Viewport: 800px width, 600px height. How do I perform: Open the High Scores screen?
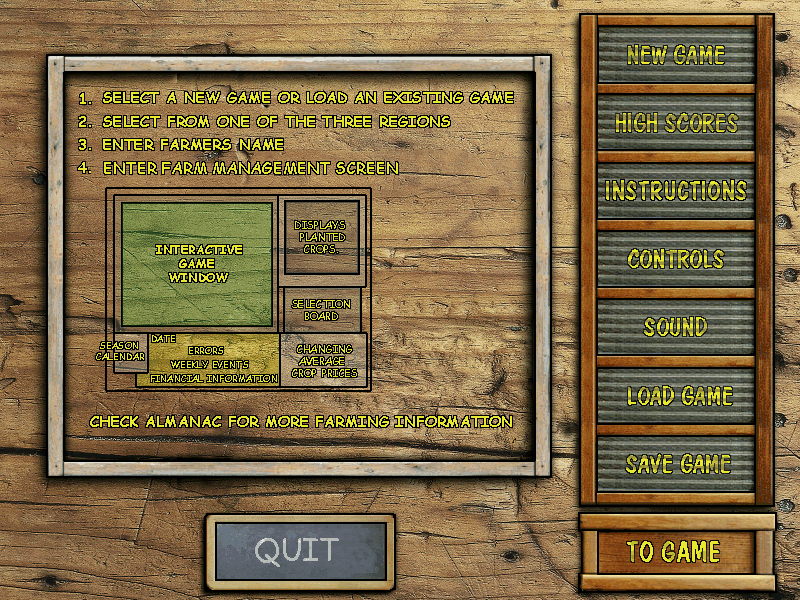676,123
